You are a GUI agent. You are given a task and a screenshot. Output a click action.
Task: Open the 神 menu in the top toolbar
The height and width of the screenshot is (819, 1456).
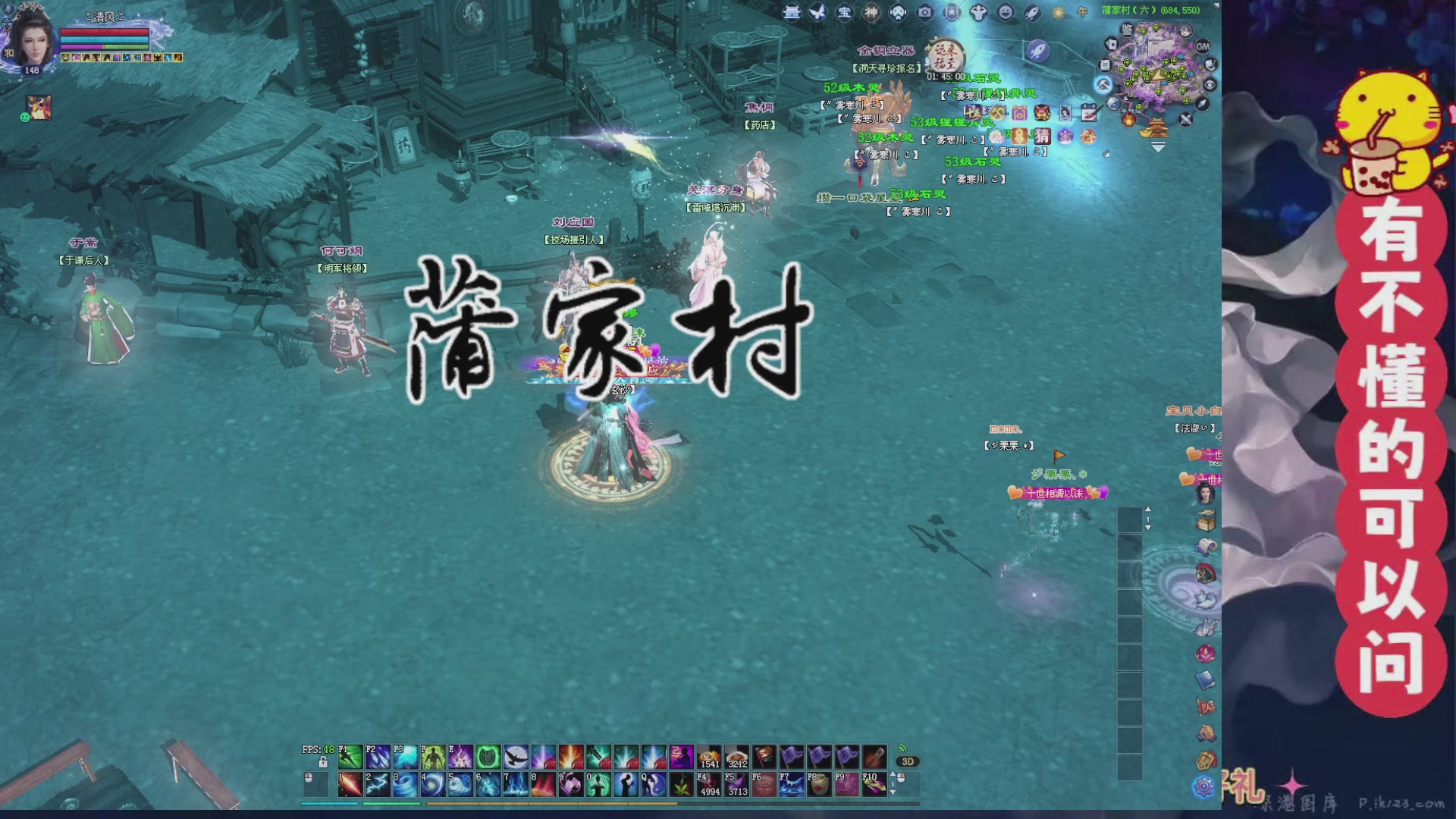click(872, 12)
